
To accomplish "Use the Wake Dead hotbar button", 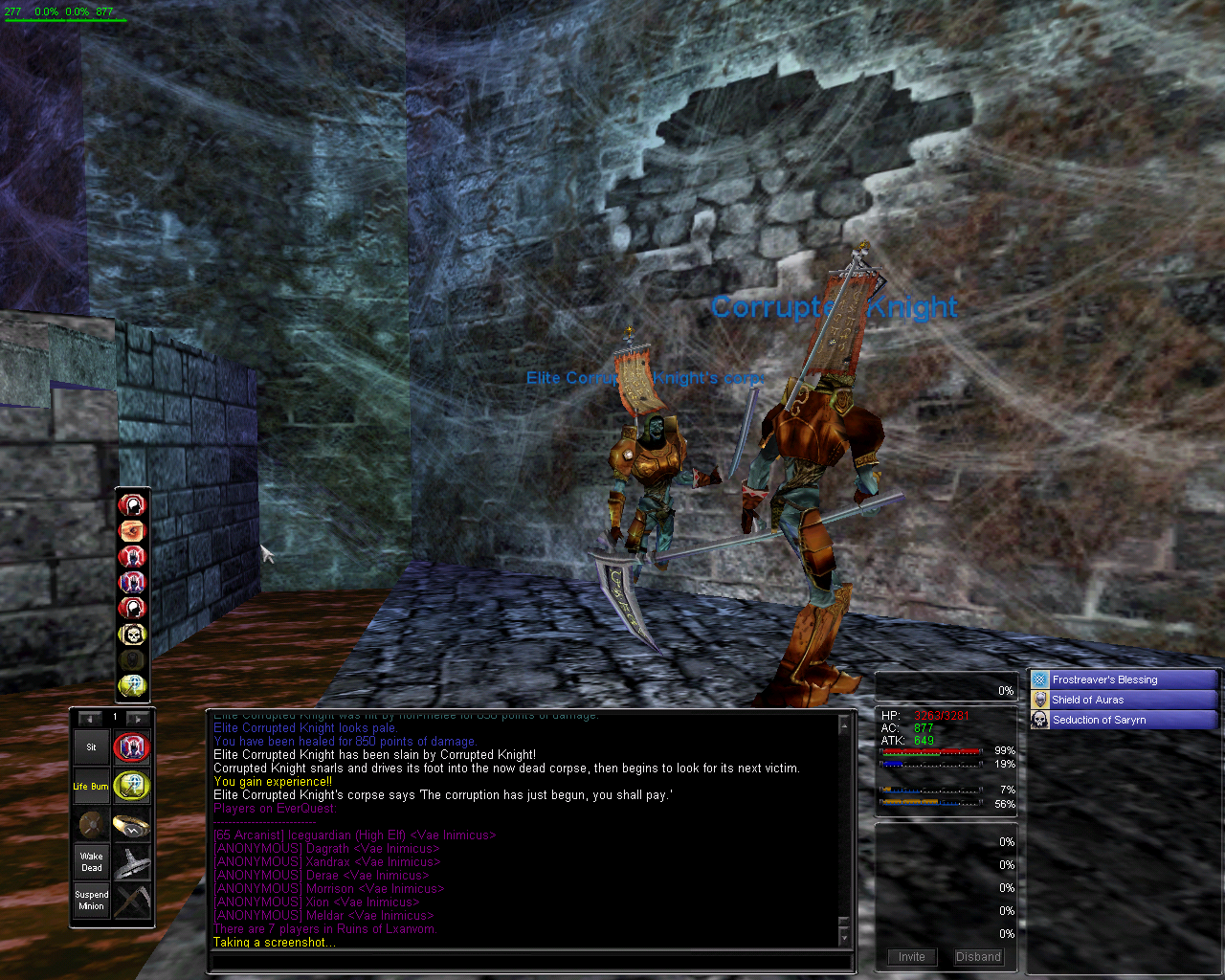I will 92,862.
